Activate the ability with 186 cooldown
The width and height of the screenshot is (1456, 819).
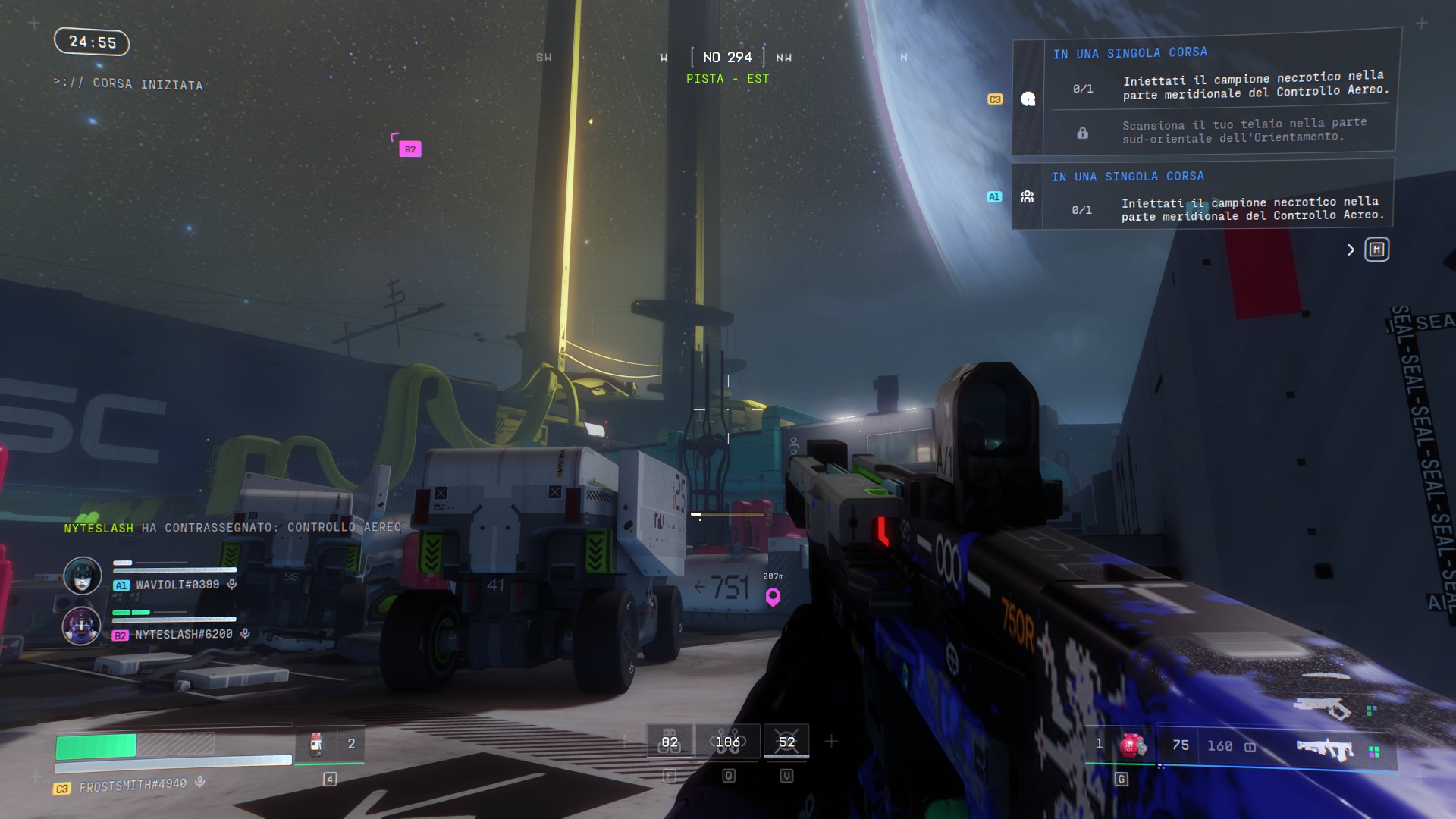pyautogui.click(x=728, y=742)
